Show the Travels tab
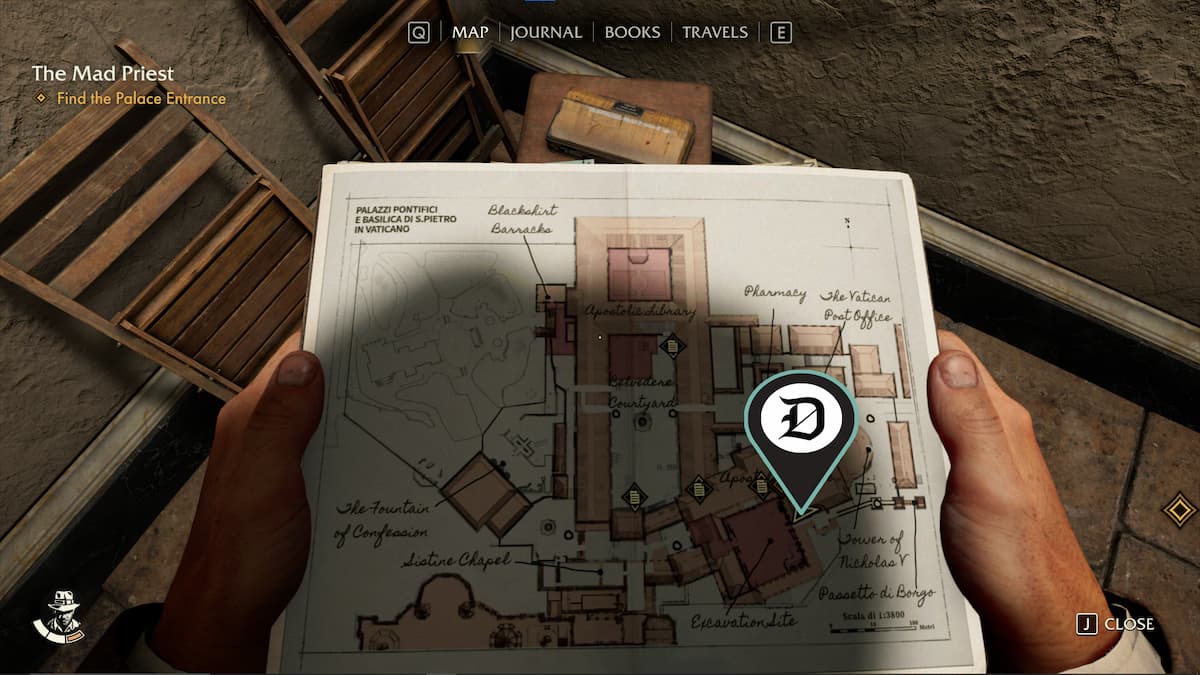The width and height of the screenshot is (1200, 675). pyautogui.click(x=714, y=32)
